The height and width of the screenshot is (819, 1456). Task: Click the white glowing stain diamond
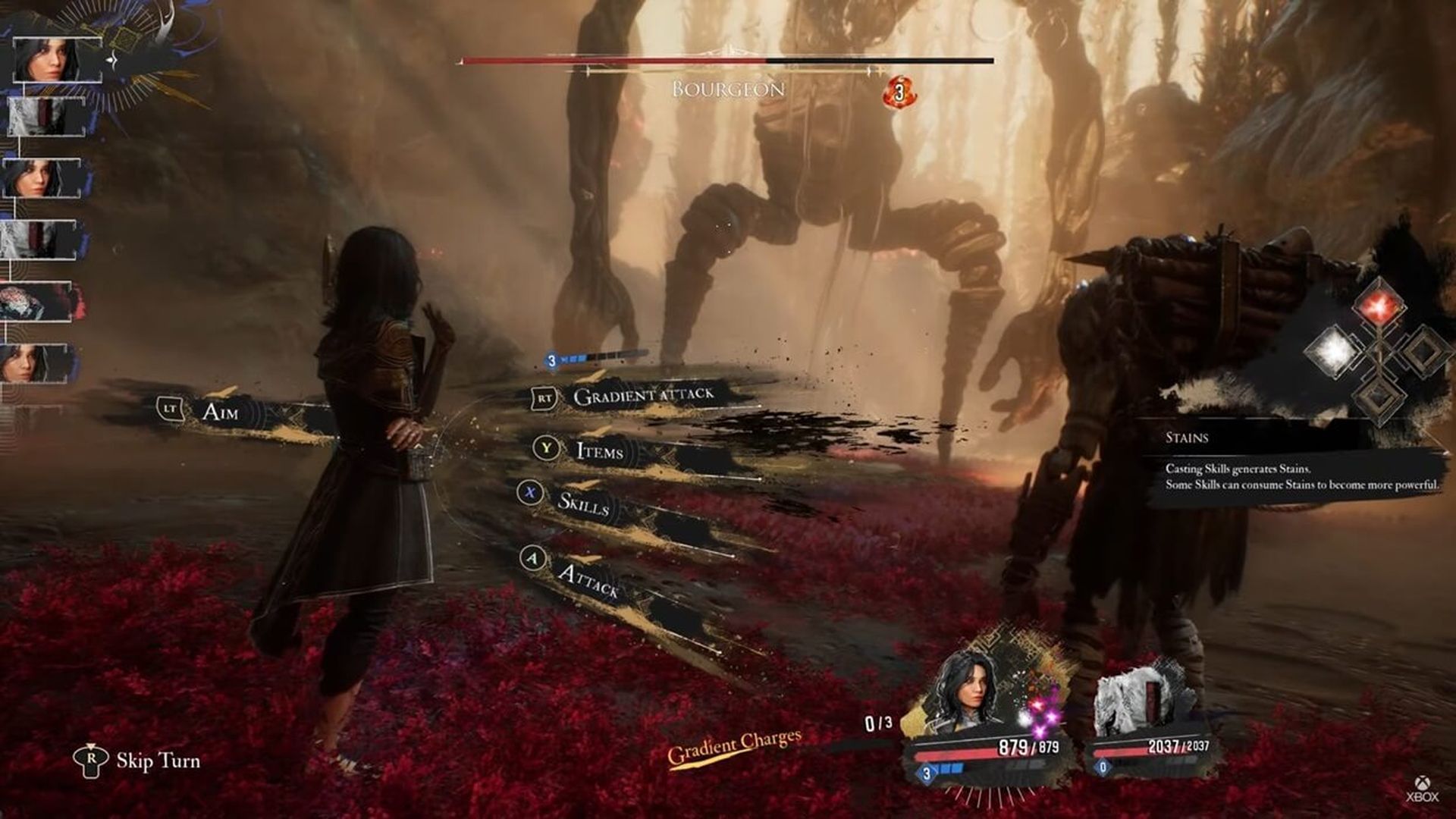coord(1332,350)
